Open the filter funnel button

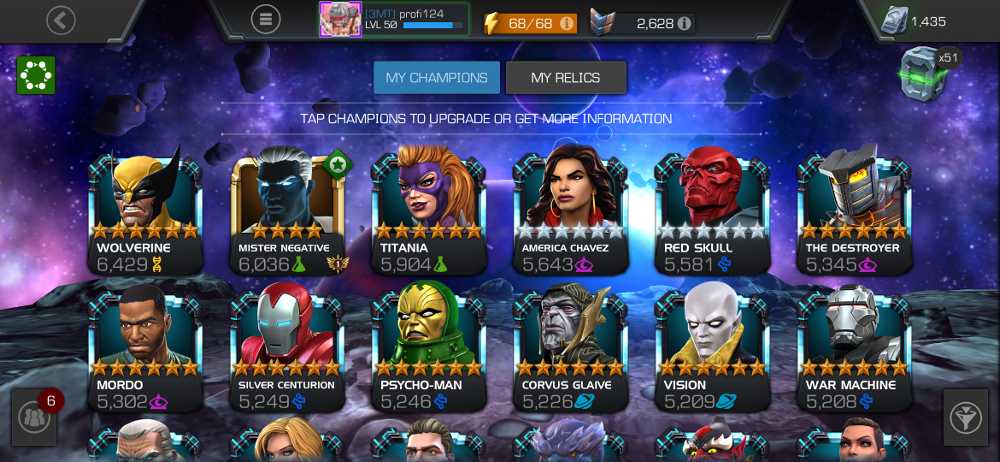tap(965, 418)
